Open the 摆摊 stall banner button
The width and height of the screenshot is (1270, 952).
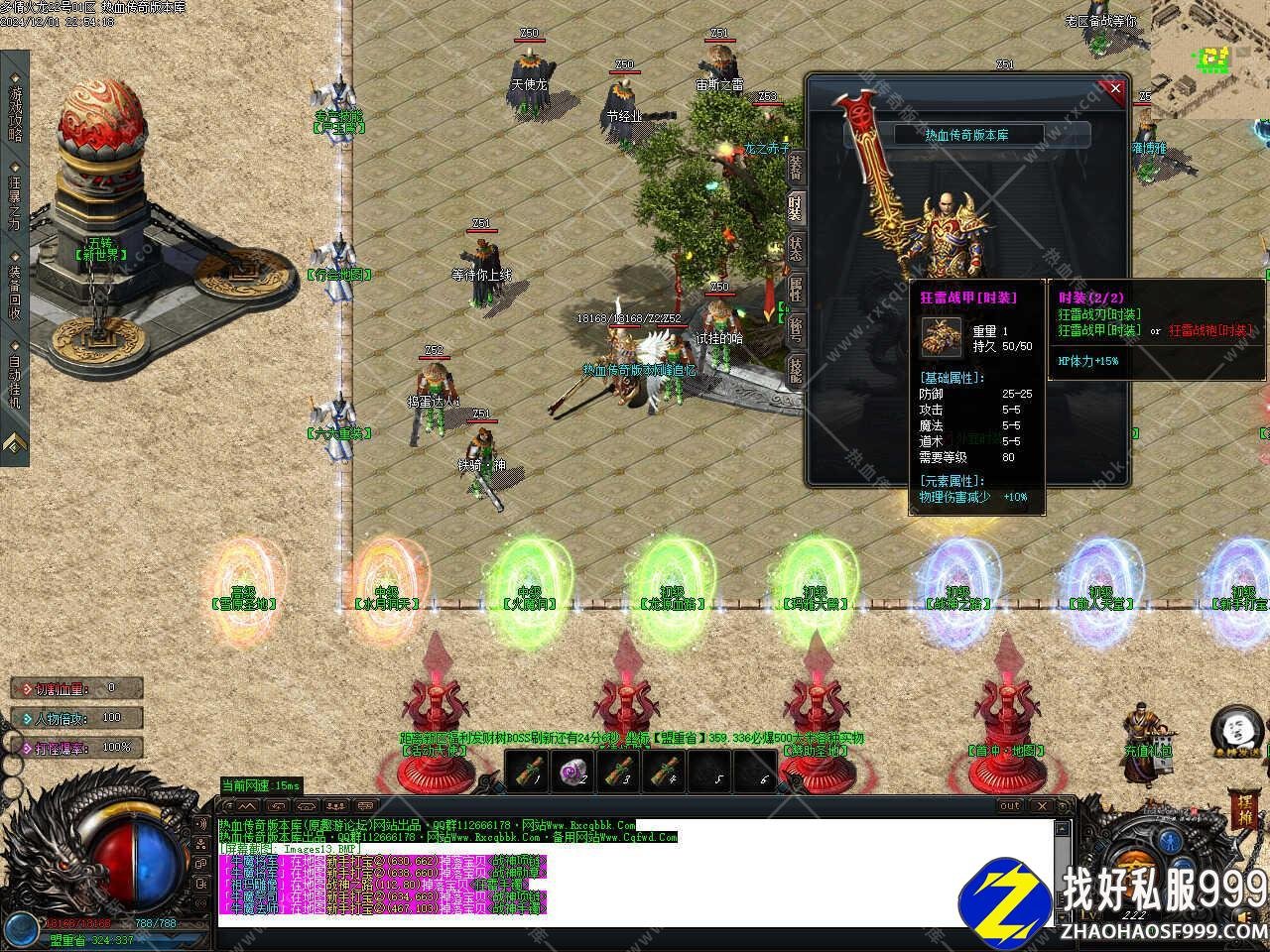click(x=1244, y=808)
